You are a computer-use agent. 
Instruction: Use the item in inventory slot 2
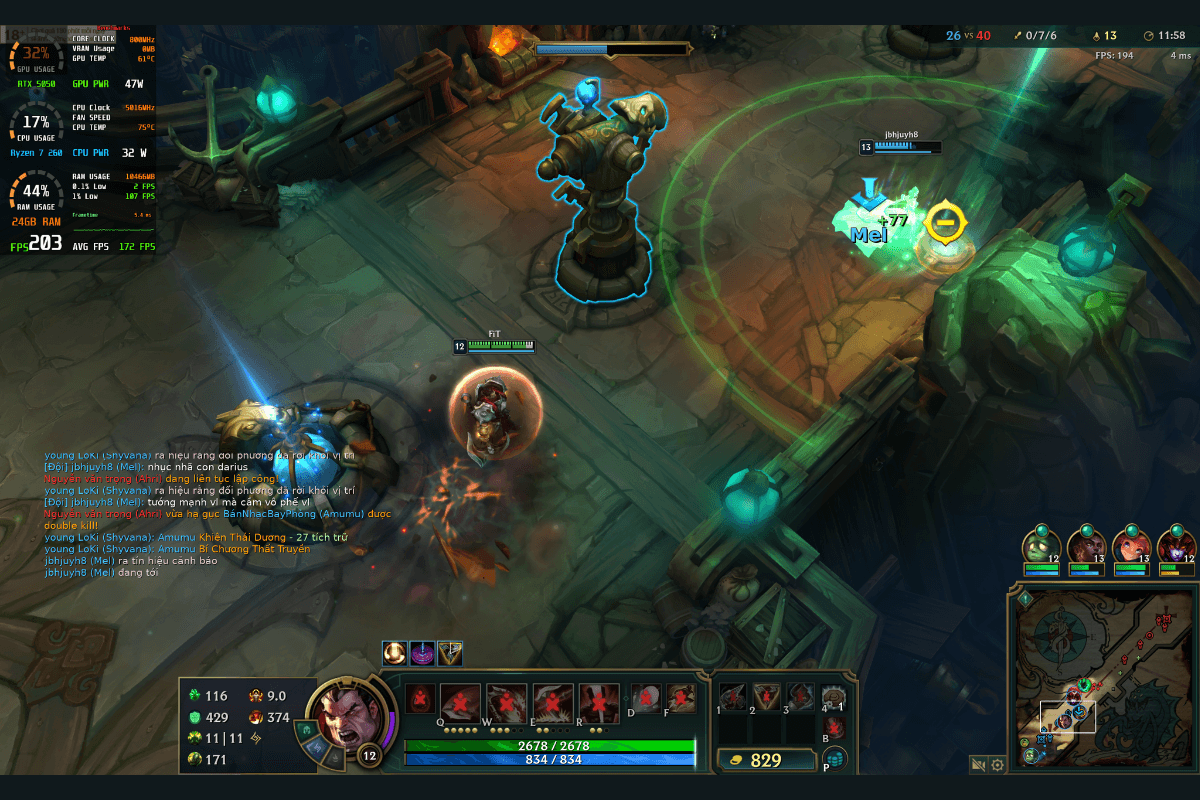click(x=767, y=697)
